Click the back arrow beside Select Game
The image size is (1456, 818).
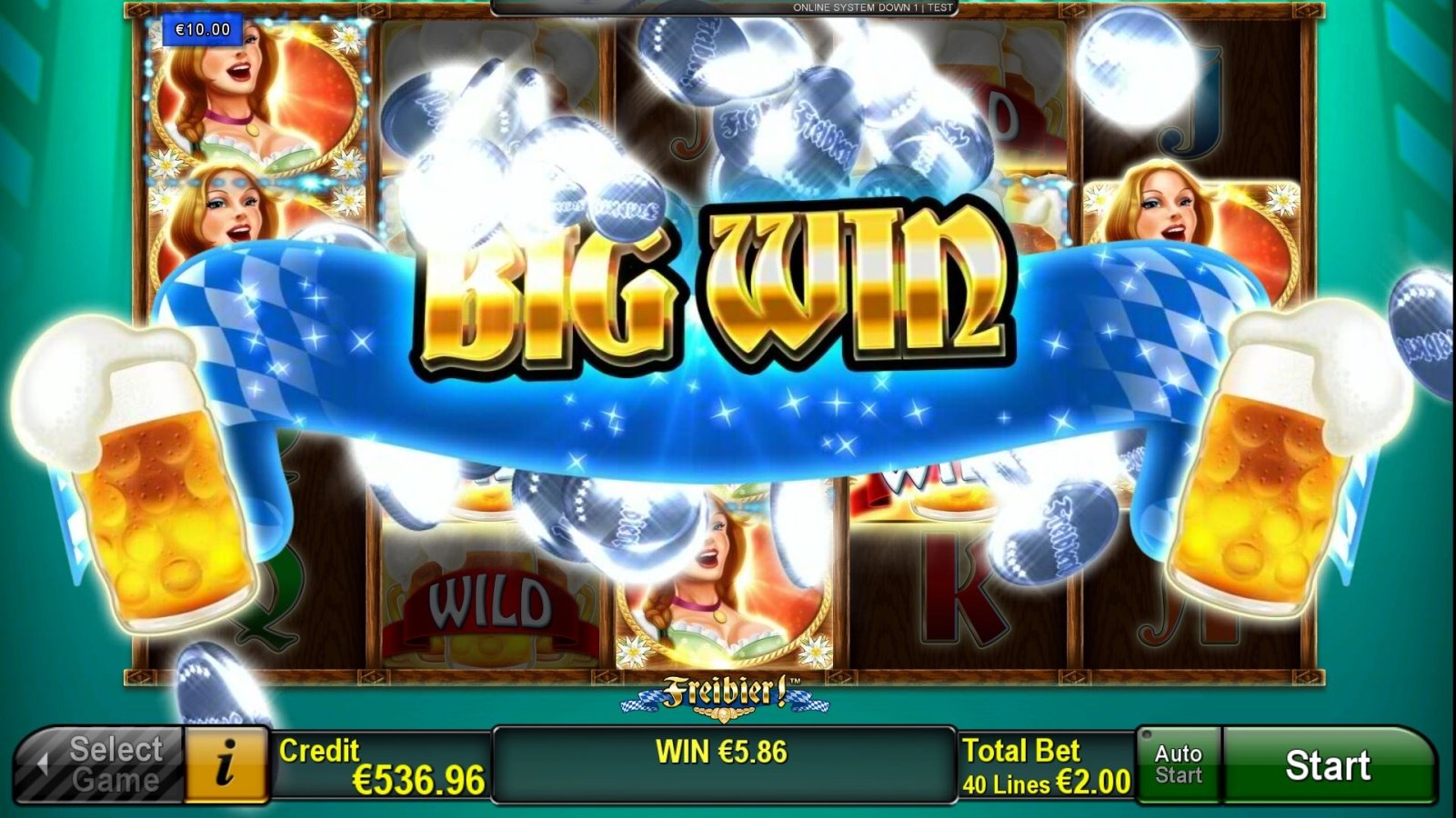tap(42, 763)
